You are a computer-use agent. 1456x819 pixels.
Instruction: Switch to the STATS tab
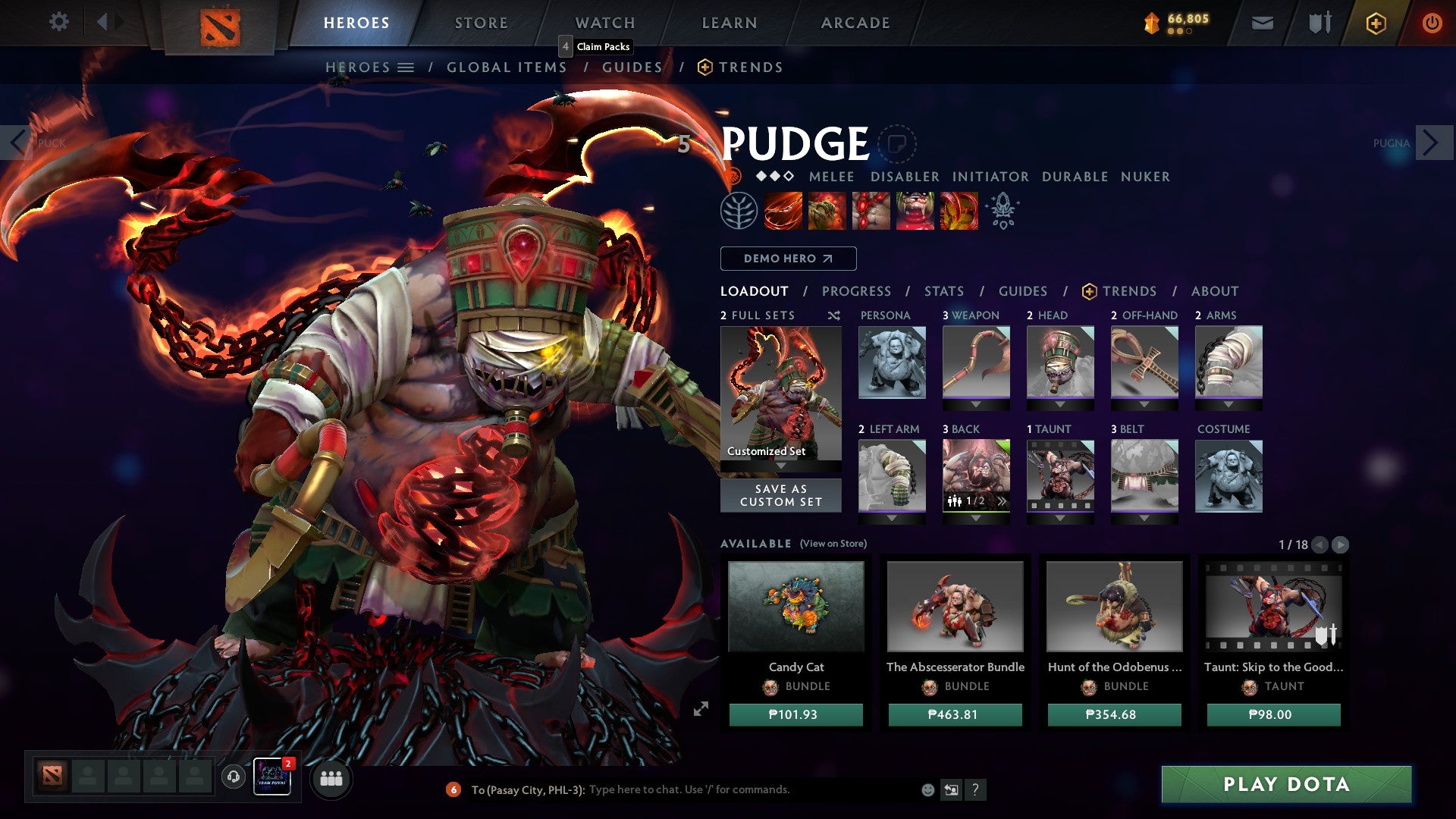pos(943,290)
